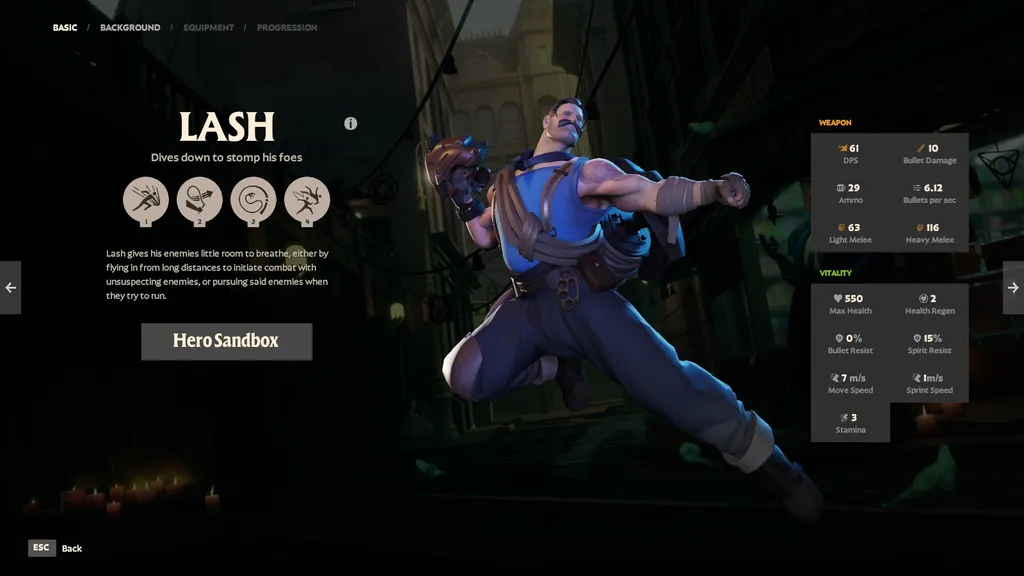Select Lash's second ability icon
Image resolution: width=1024 pixels, height=576 pixels.
199,199
